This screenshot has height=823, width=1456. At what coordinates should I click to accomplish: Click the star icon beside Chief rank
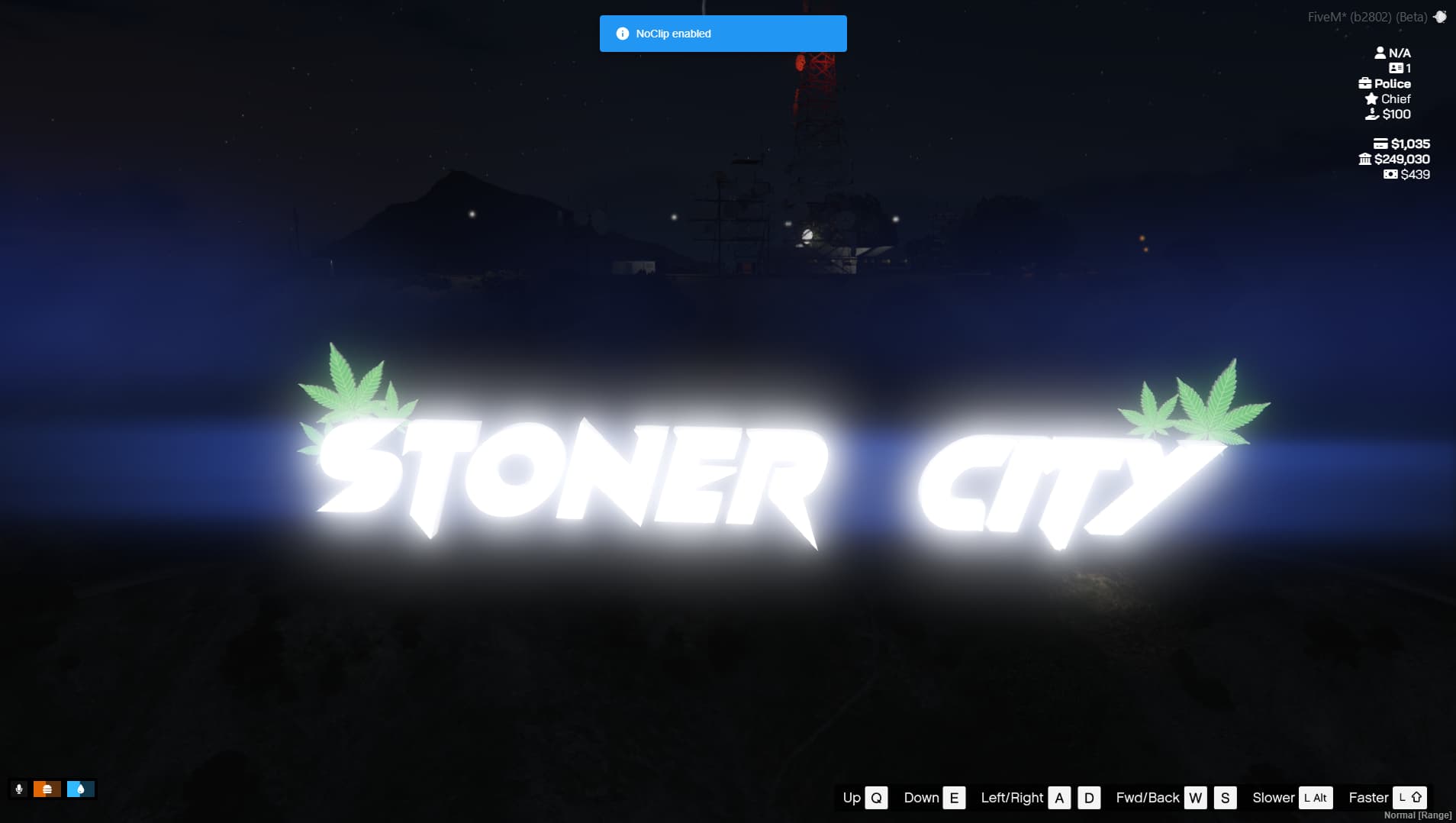point(1370,98)
